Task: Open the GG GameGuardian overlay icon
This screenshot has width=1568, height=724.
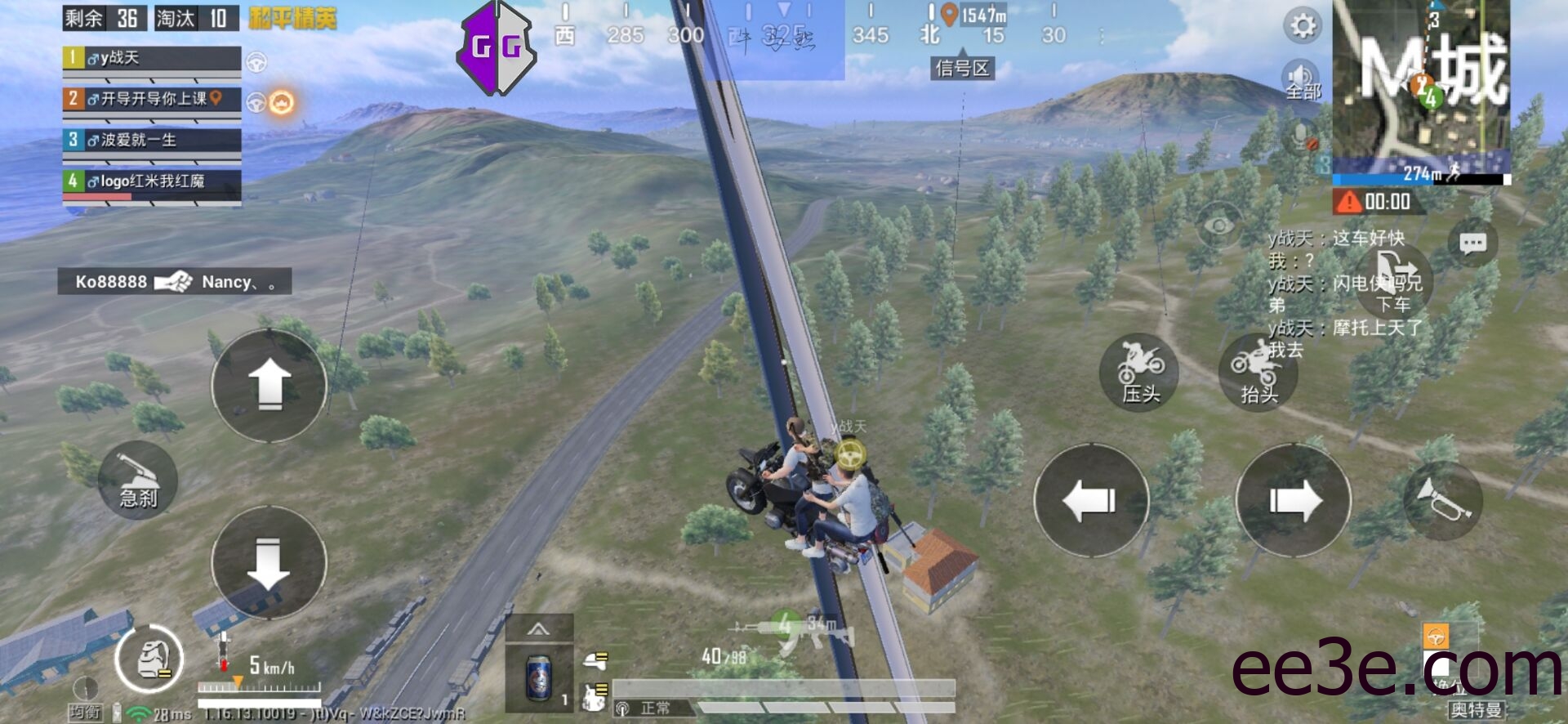Action: [497, 47]
